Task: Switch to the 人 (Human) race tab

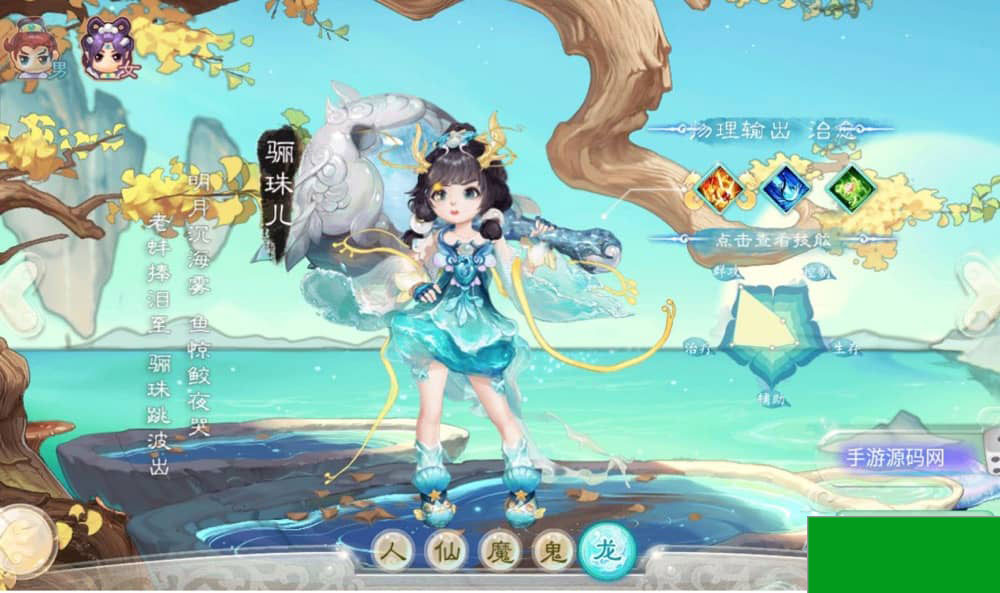Action: (393, 550)
